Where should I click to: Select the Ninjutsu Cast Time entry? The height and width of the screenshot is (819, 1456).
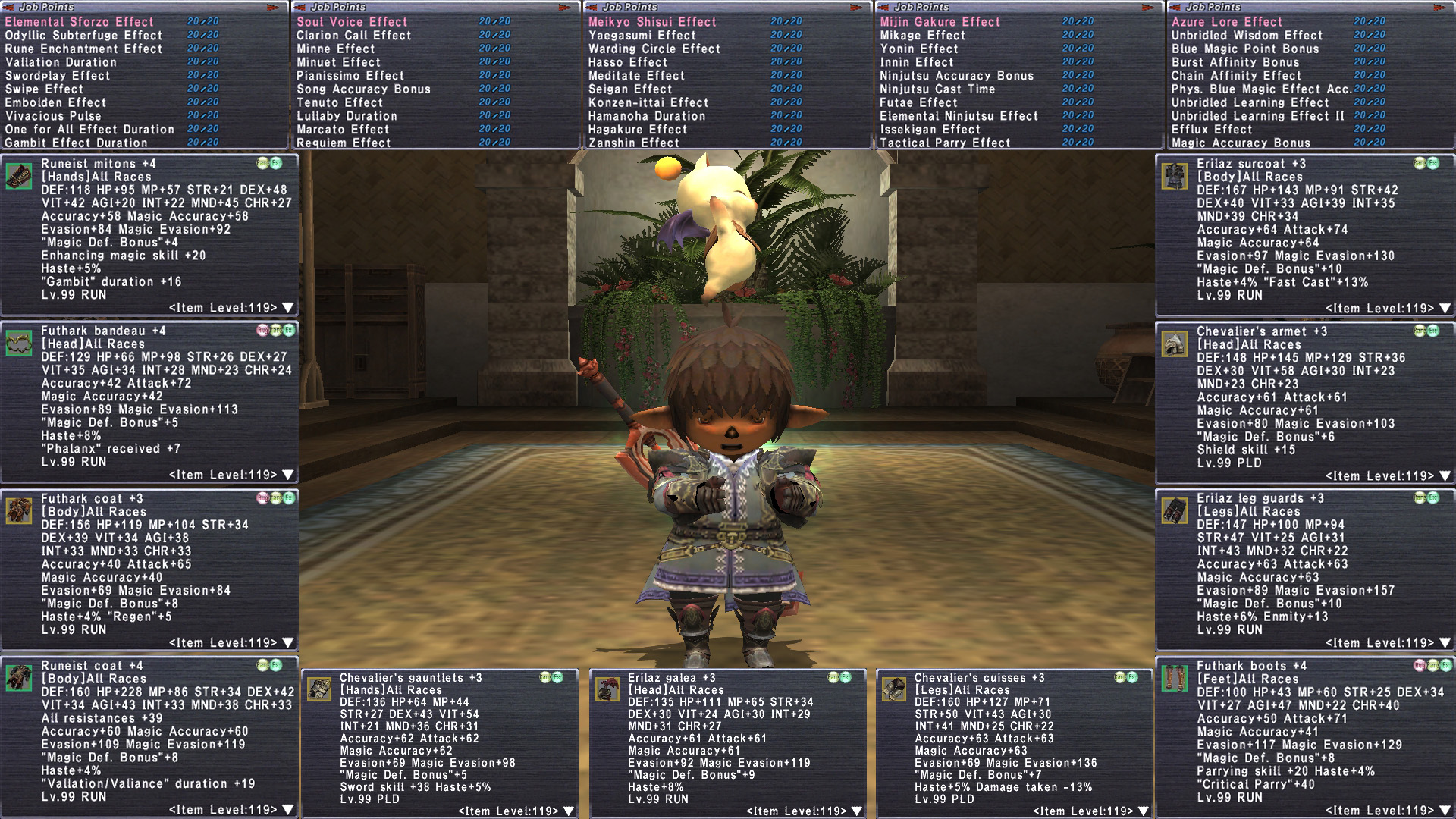click(x=937, y=89)
